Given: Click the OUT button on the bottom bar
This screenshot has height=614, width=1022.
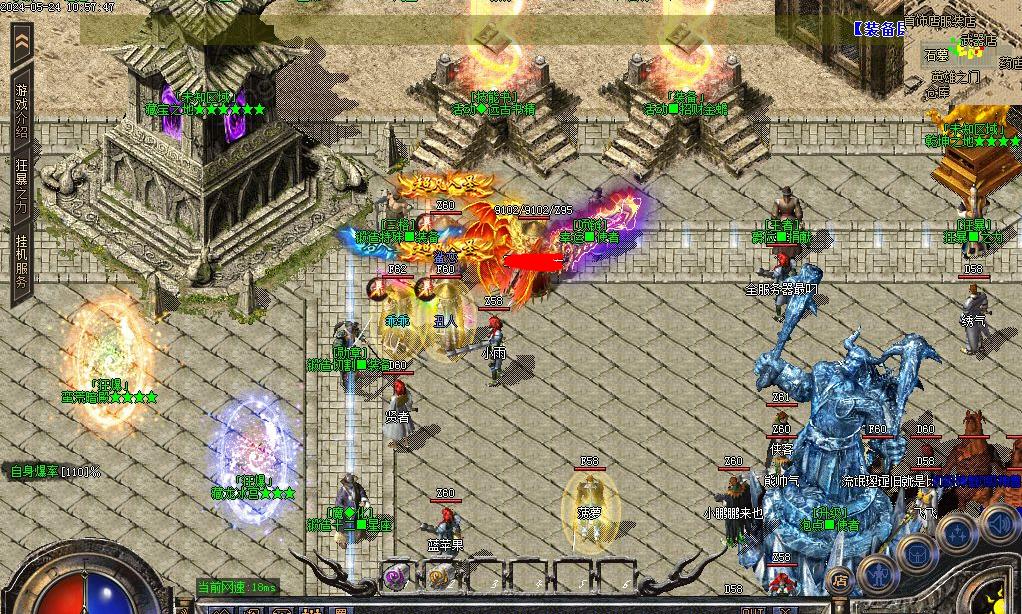Looking at the screenshot, I should pyautogui.click(x=752, y=609).
